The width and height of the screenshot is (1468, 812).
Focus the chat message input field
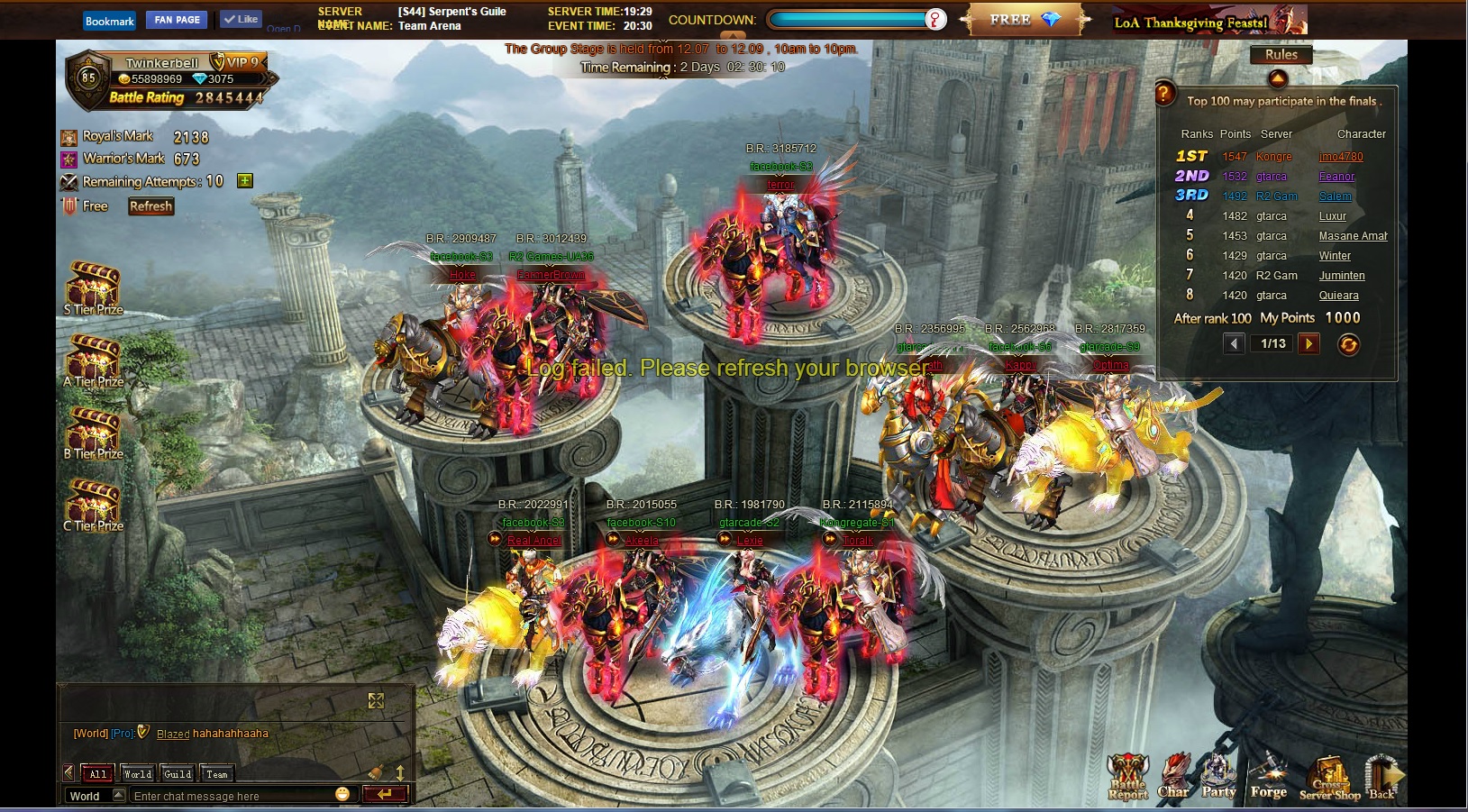pyautogui.click(x=230, y=796)
